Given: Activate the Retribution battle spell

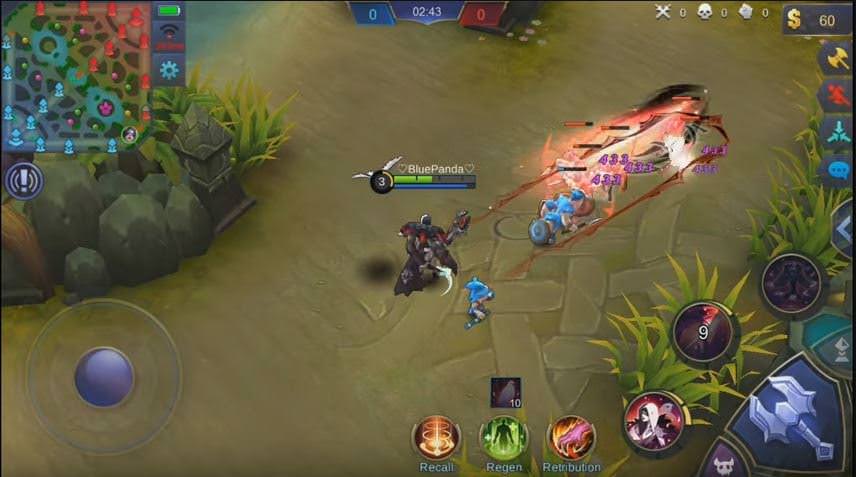Looking at the screenshot, I should (x=571, y=437).
